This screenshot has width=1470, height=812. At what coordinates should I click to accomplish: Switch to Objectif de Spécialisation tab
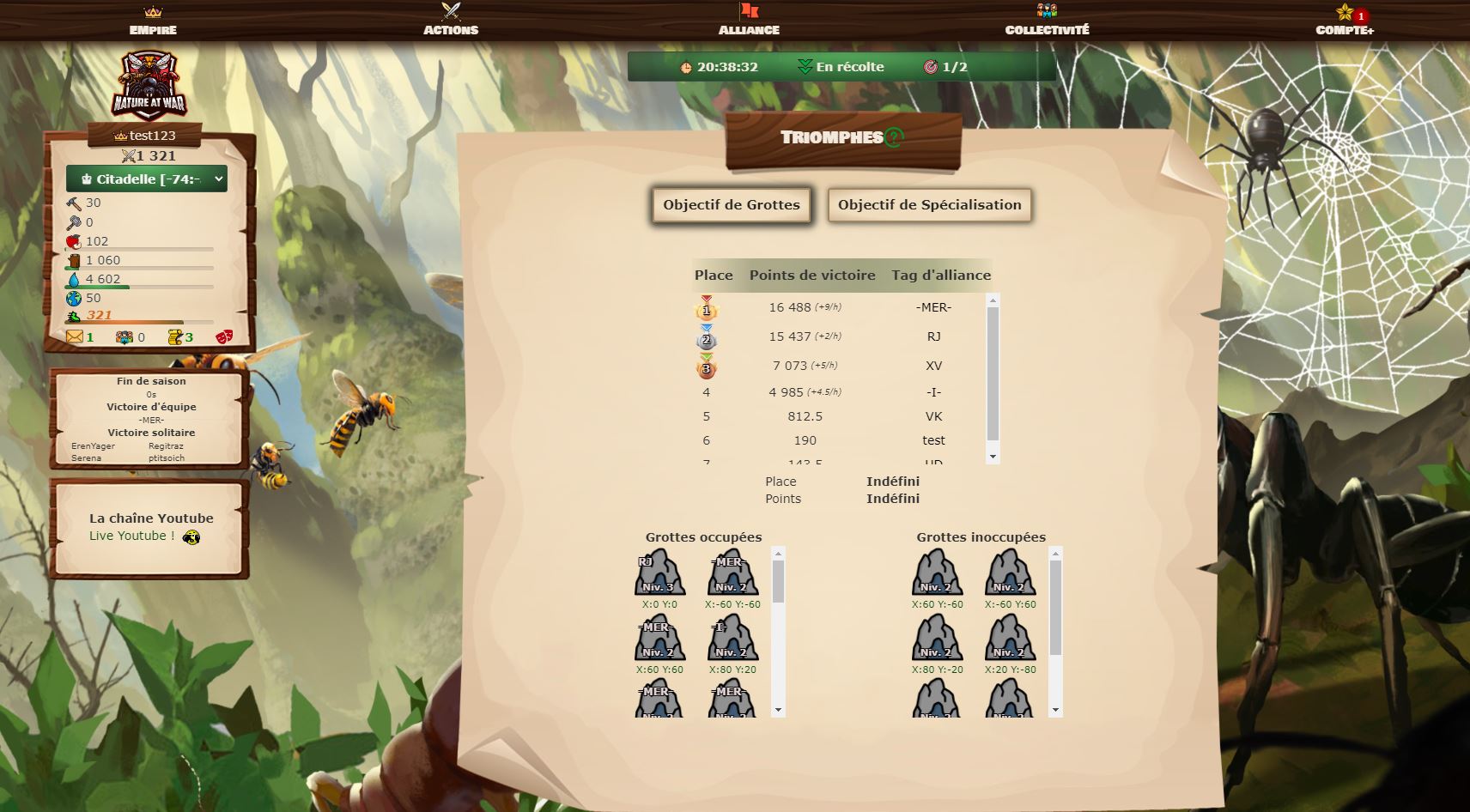(x=929, y=205)
